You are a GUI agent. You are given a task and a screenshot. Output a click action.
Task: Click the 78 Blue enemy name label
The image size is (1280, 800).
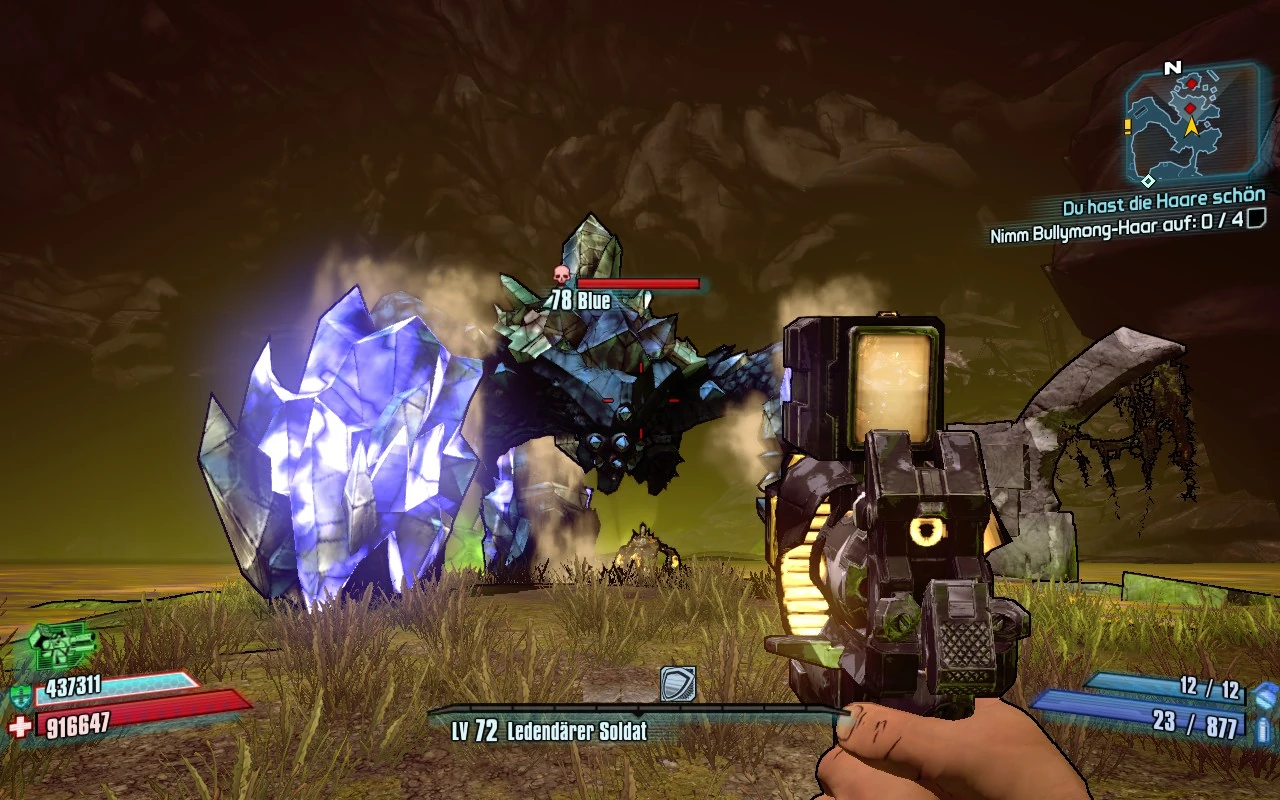(580, 298)
